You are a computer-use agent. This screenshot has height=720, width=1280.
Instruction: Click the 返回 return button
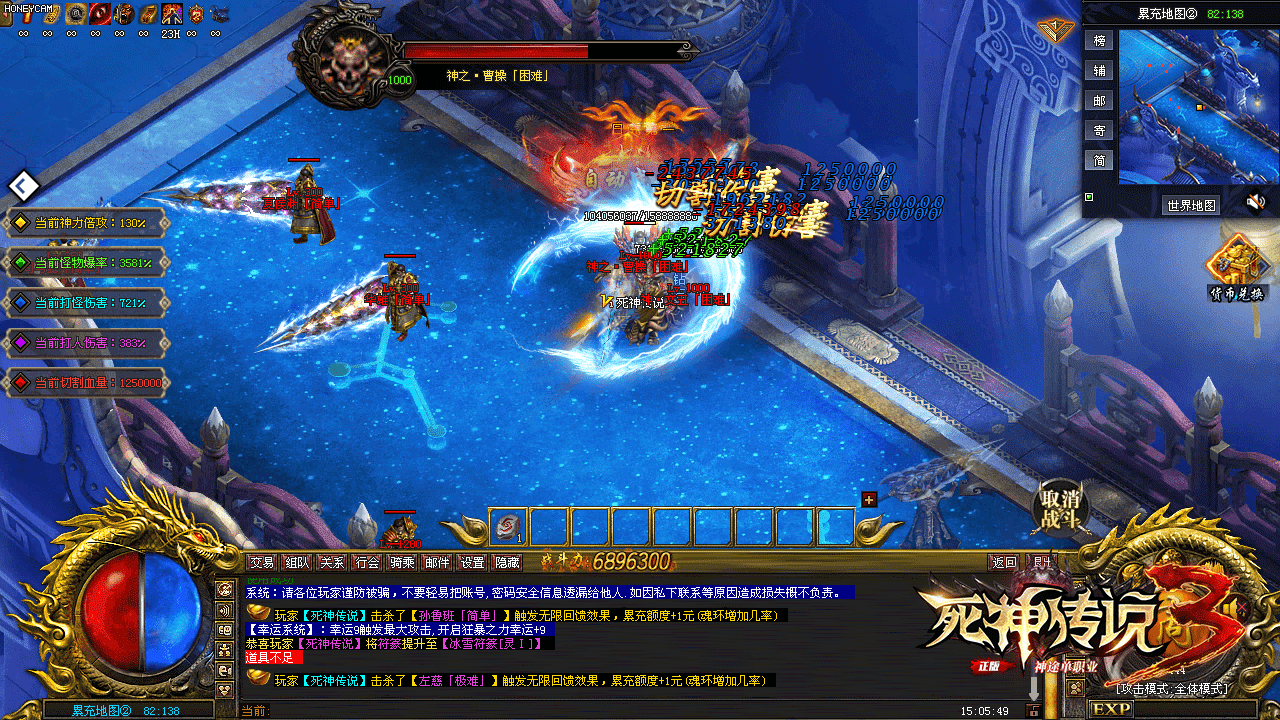coord(1003,563)
